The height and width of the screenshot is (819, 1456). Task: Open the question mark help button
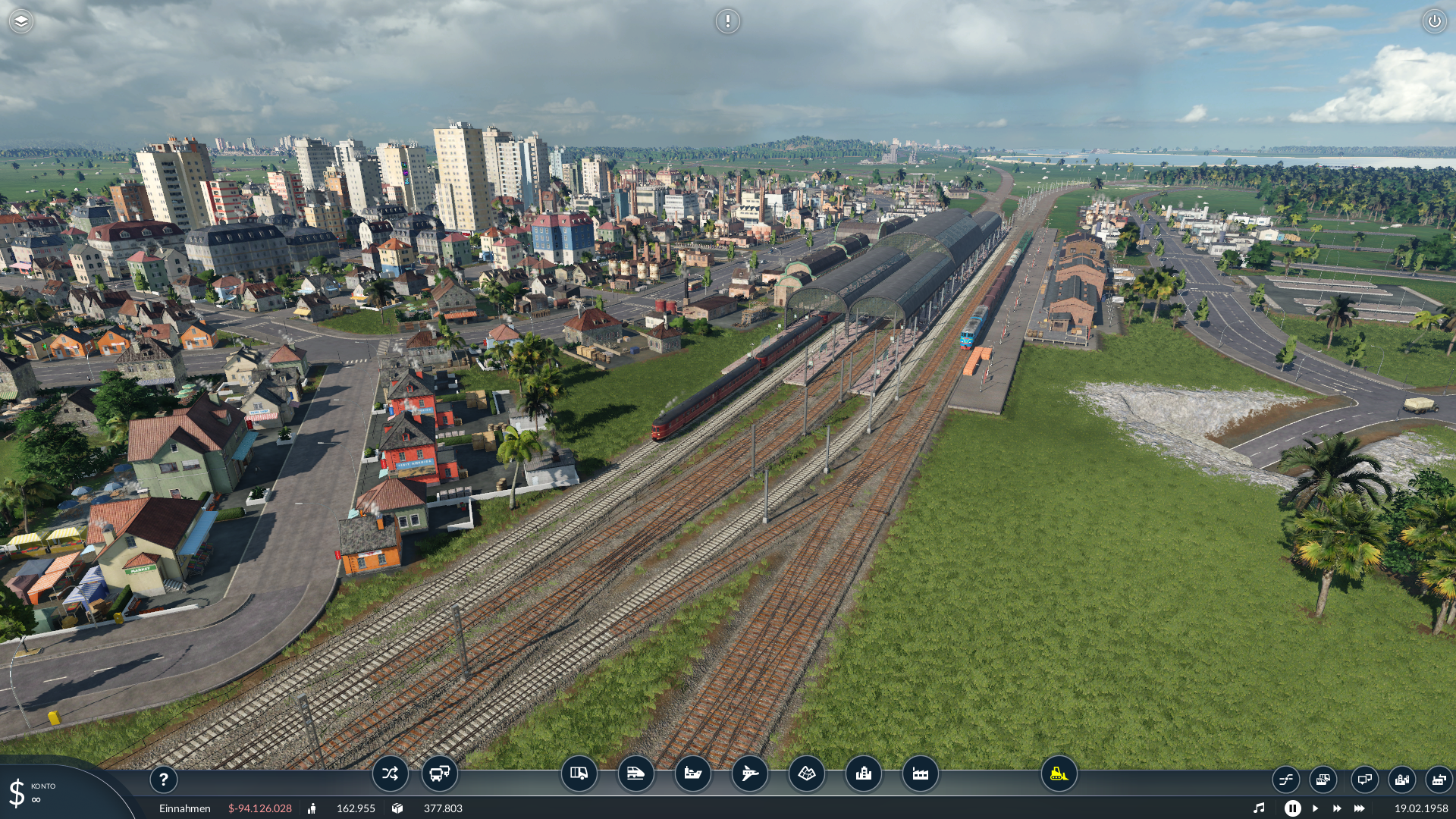163,780
